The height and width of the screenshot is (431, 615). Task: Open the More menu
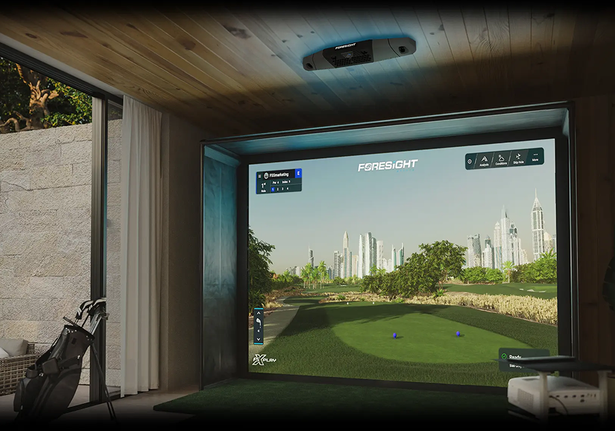[x=536, y=156]
